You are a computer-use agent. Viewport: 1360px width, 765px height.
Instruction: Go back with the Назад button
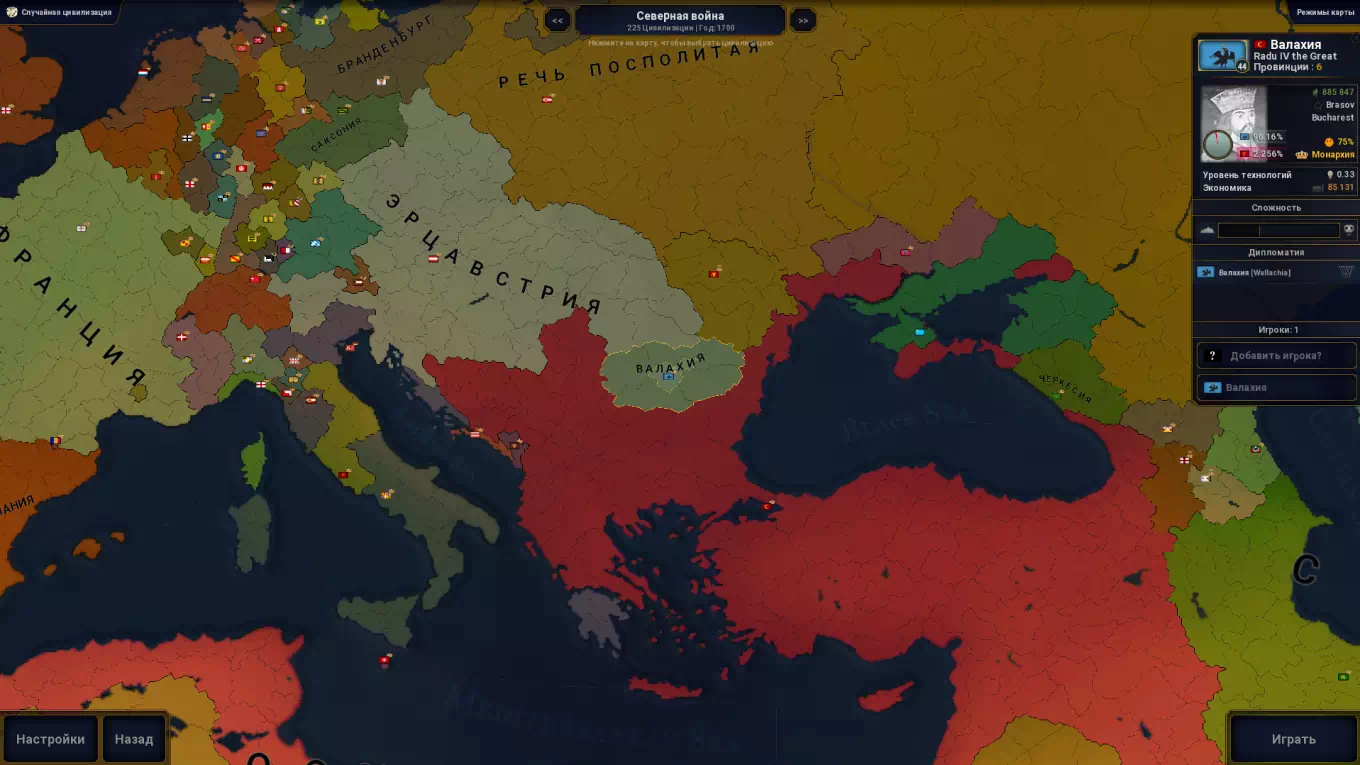click(134, 739)
